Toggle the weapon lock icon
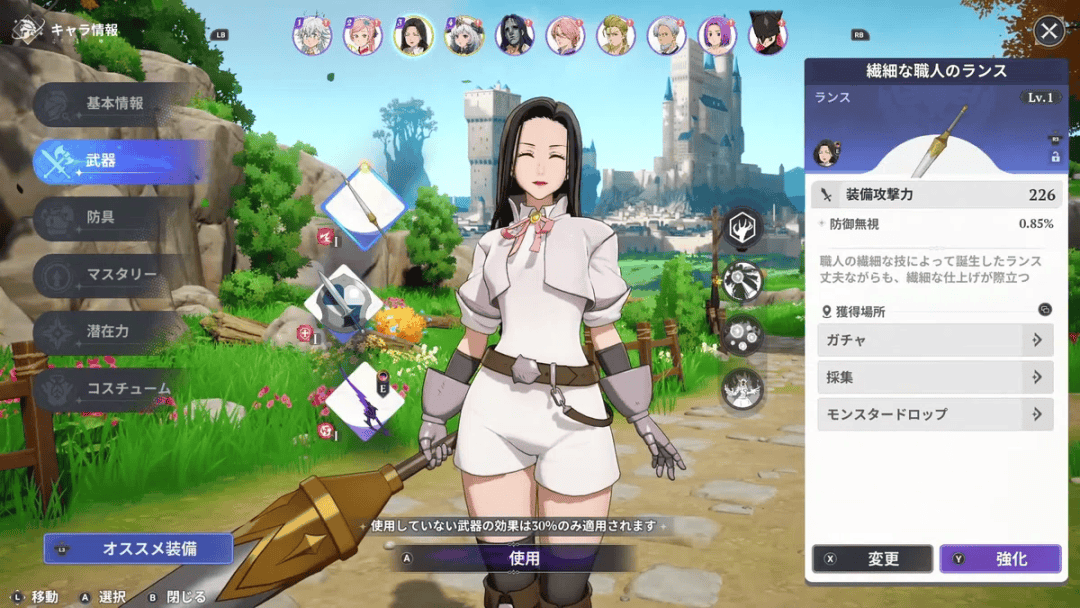Screen dimensions: 1080x608 coord(1055,157)
